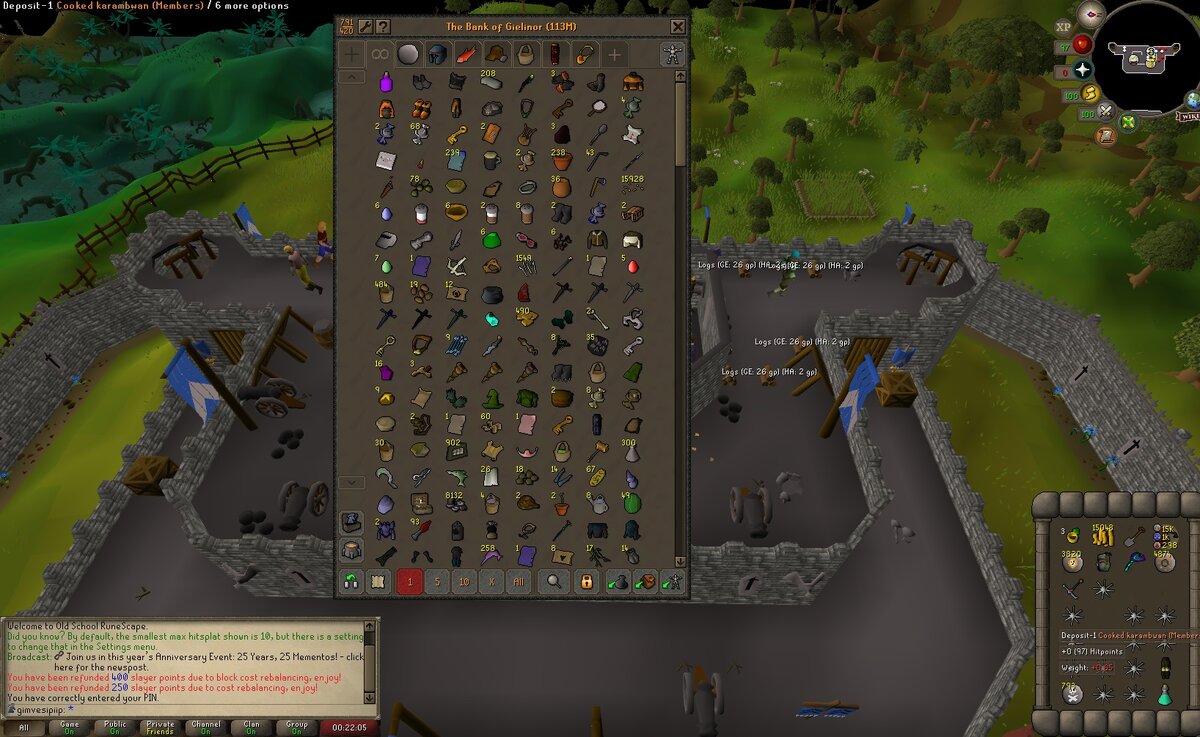Set withdraw quantity to 5

click(437, 582)
